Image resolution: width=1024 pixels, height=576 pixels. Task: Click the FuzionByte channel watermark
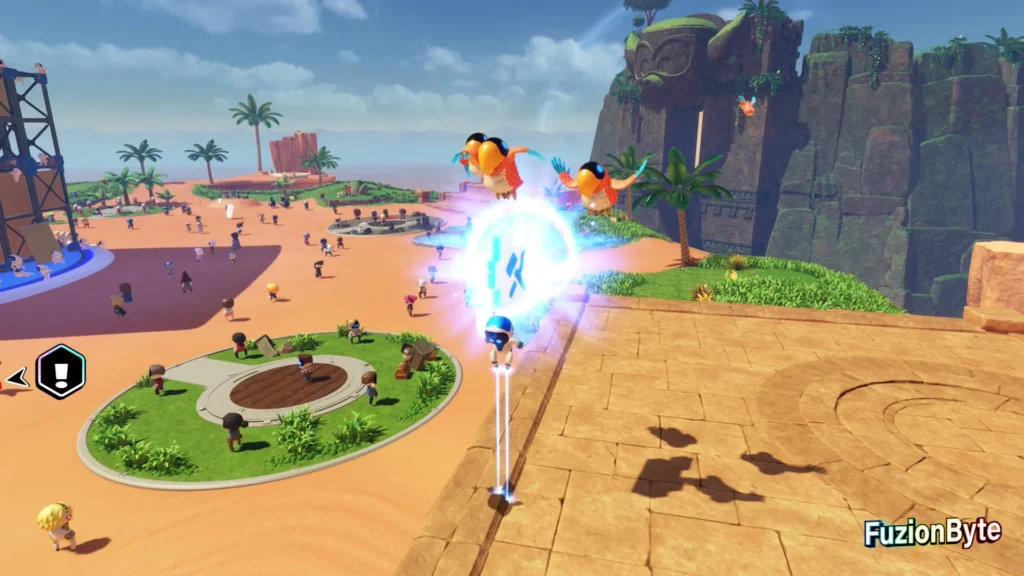[932, 532]
